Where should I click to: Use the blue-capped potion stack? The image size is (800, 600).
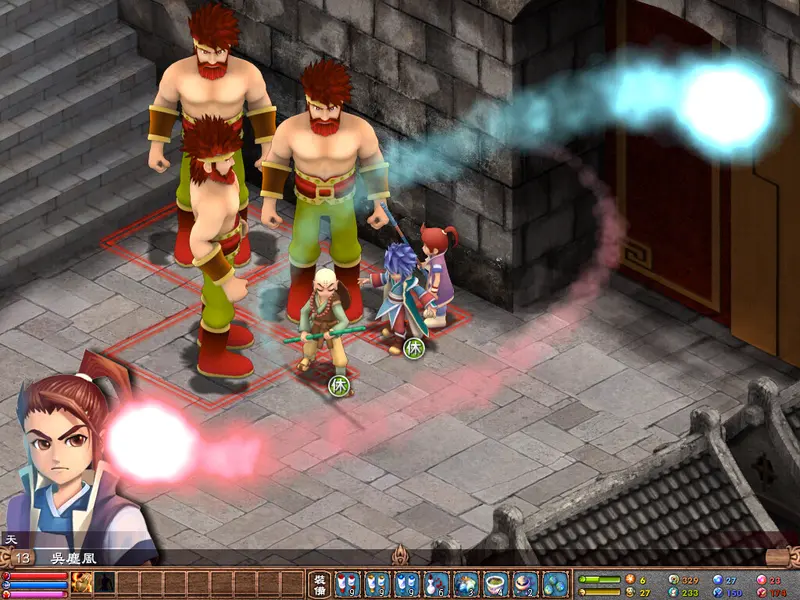407,583
